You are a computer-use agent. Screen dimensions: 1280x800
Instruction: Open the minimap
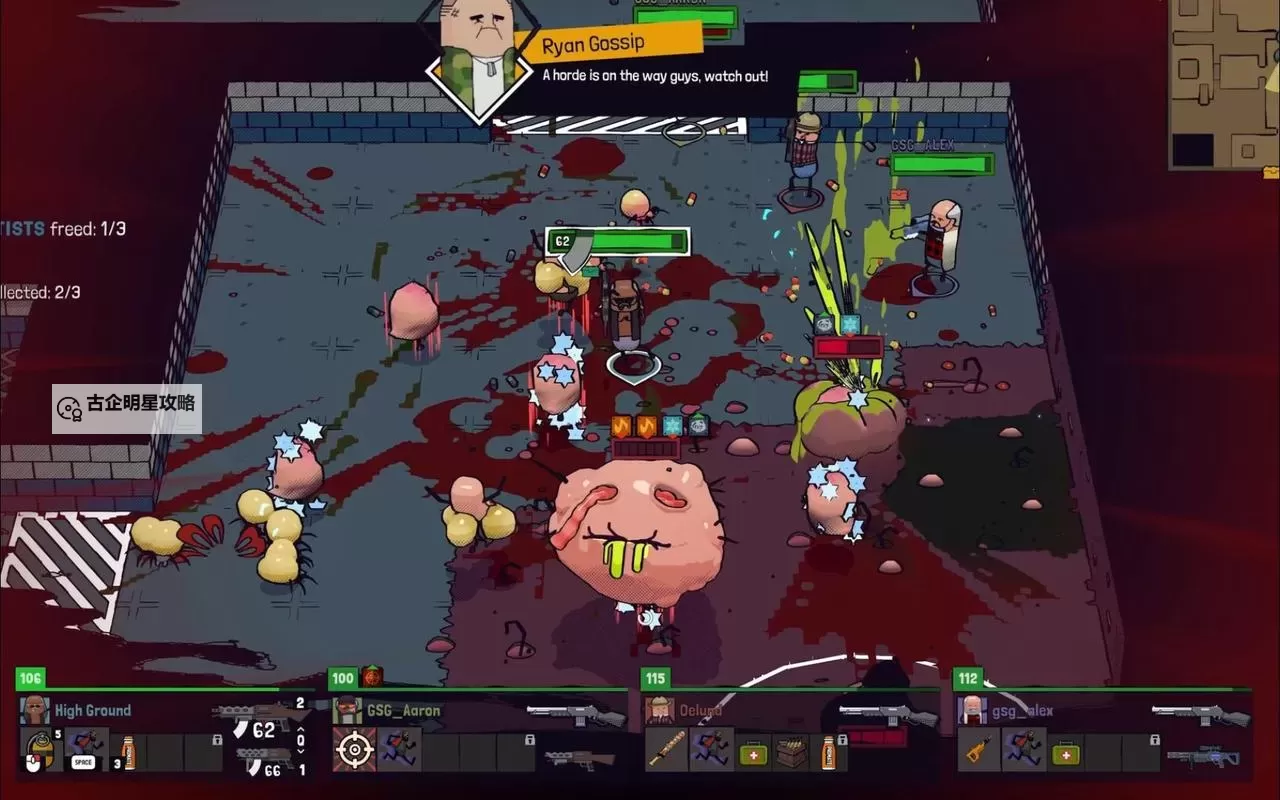(x=1223, y=85)
